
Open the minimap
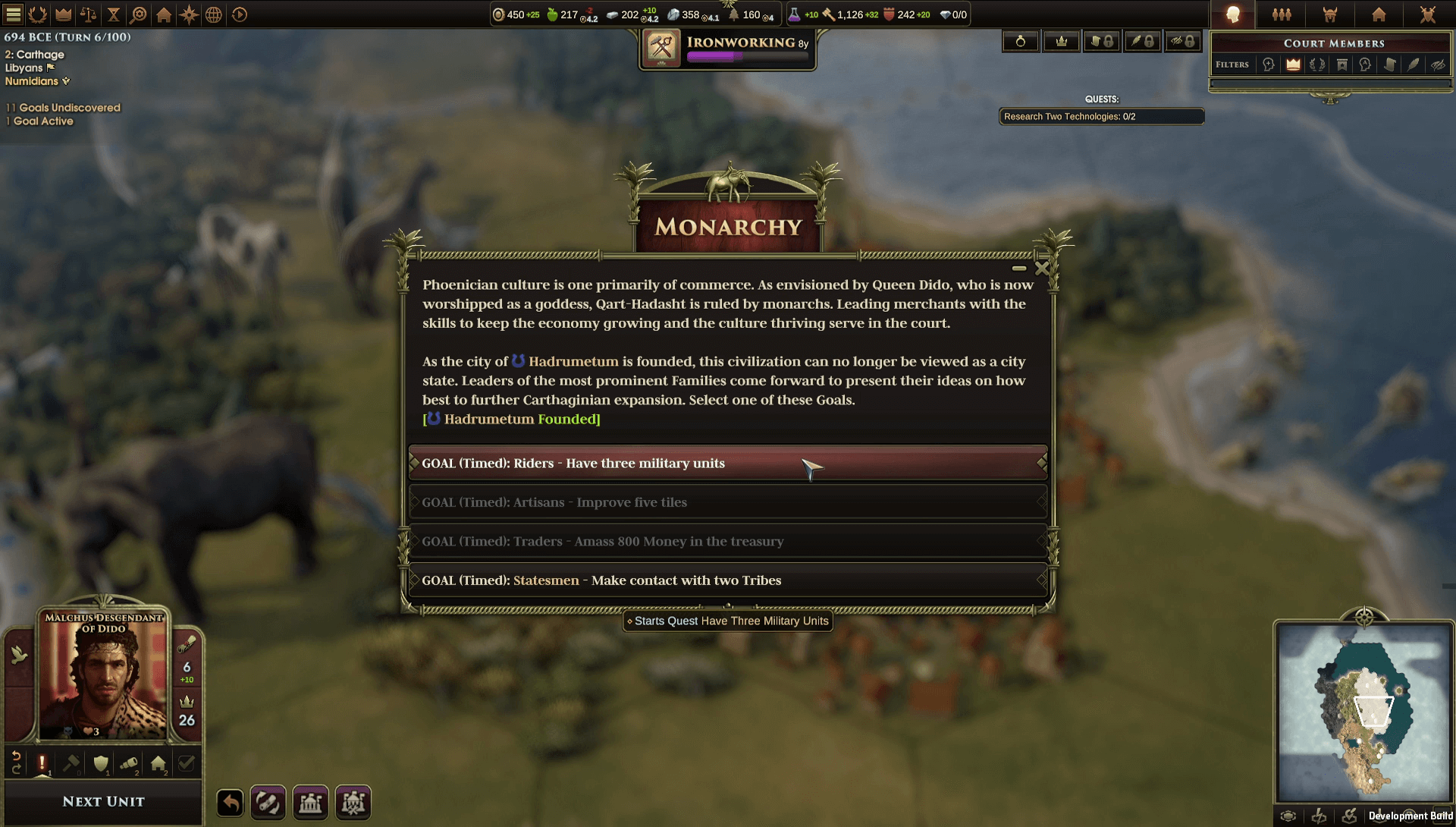point(1363,712)
